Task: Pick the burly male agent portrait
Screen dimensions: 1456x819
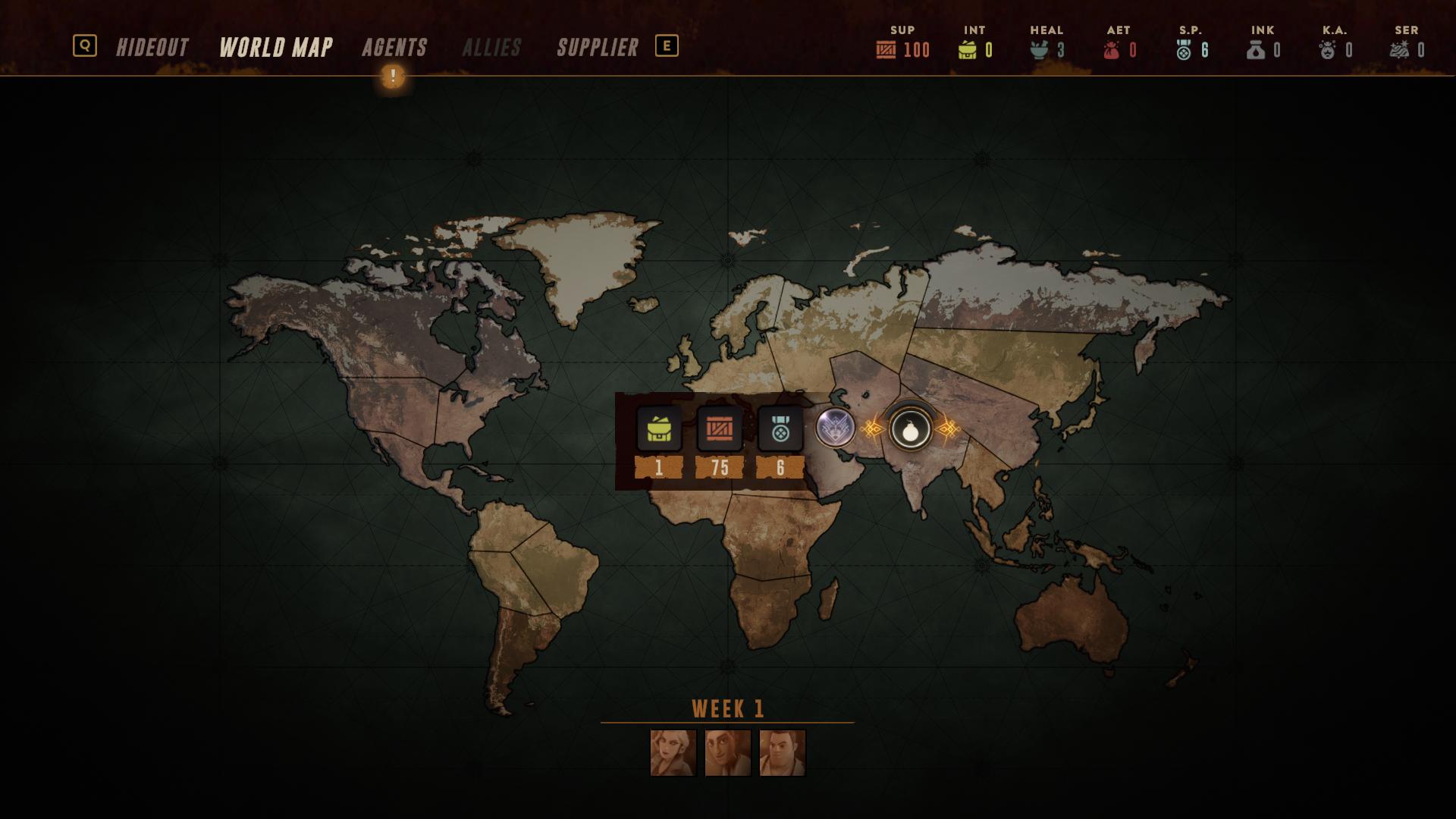Action: (x=782, y=753)
